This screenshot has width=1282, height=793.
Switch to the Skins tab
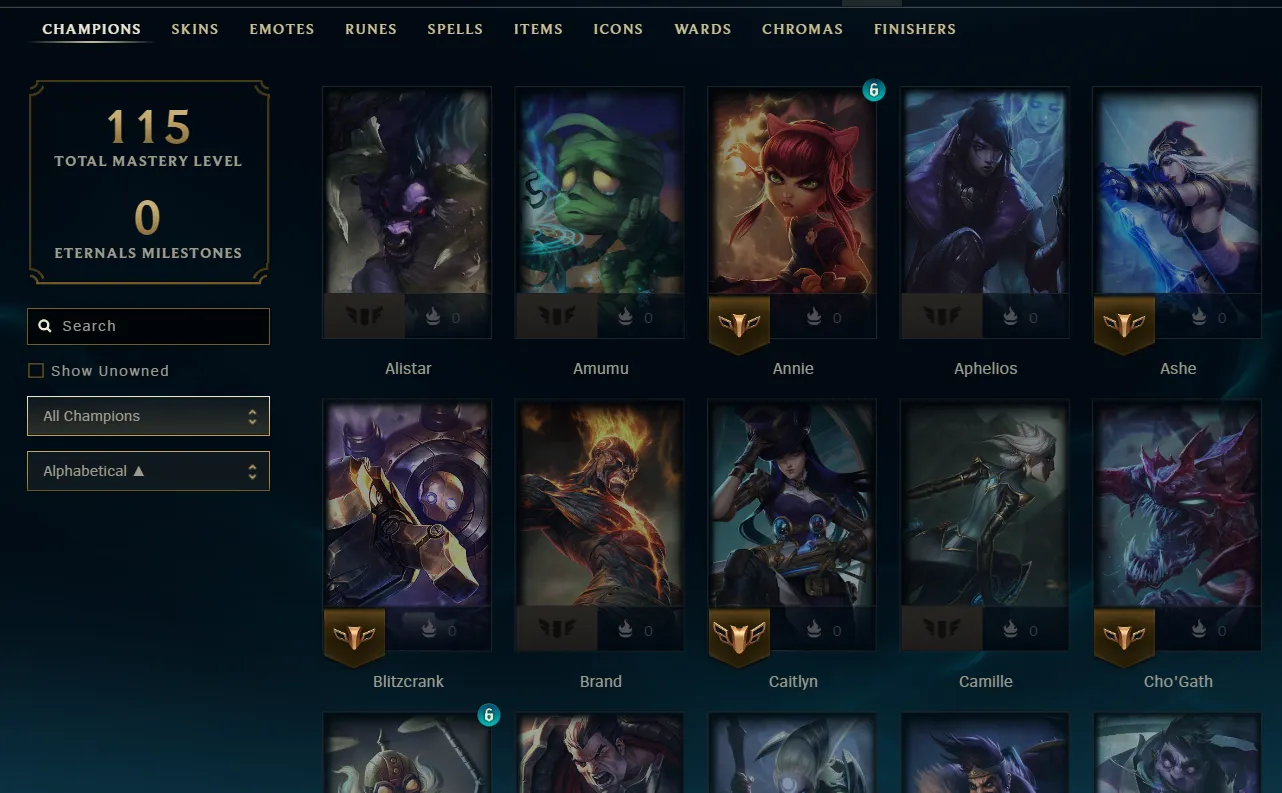[194, 29]
